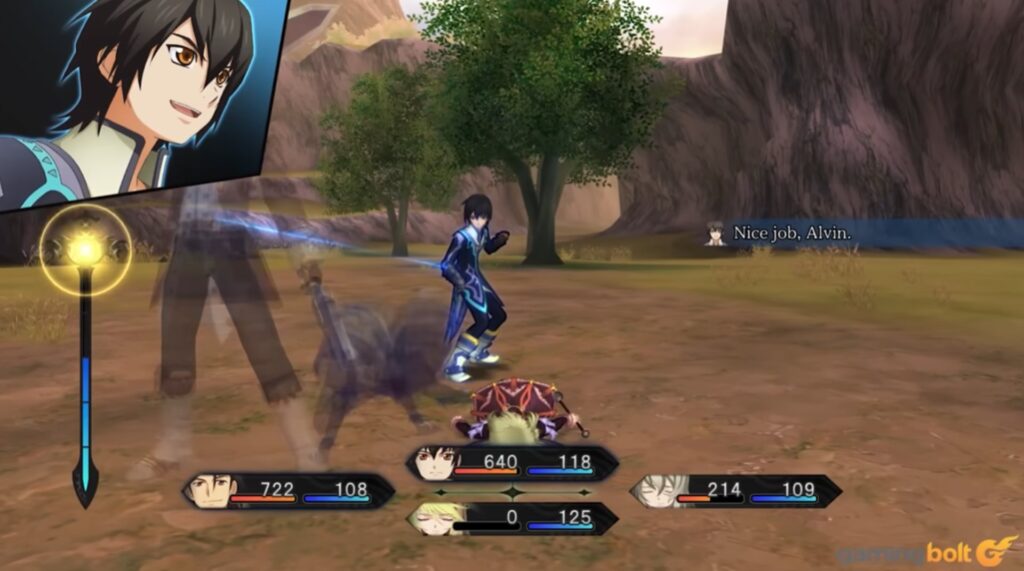Select the knocked-out blonde character's portrait
Image resolution: width=1024 pixels, height=571 pixels.
pos(433,519)
